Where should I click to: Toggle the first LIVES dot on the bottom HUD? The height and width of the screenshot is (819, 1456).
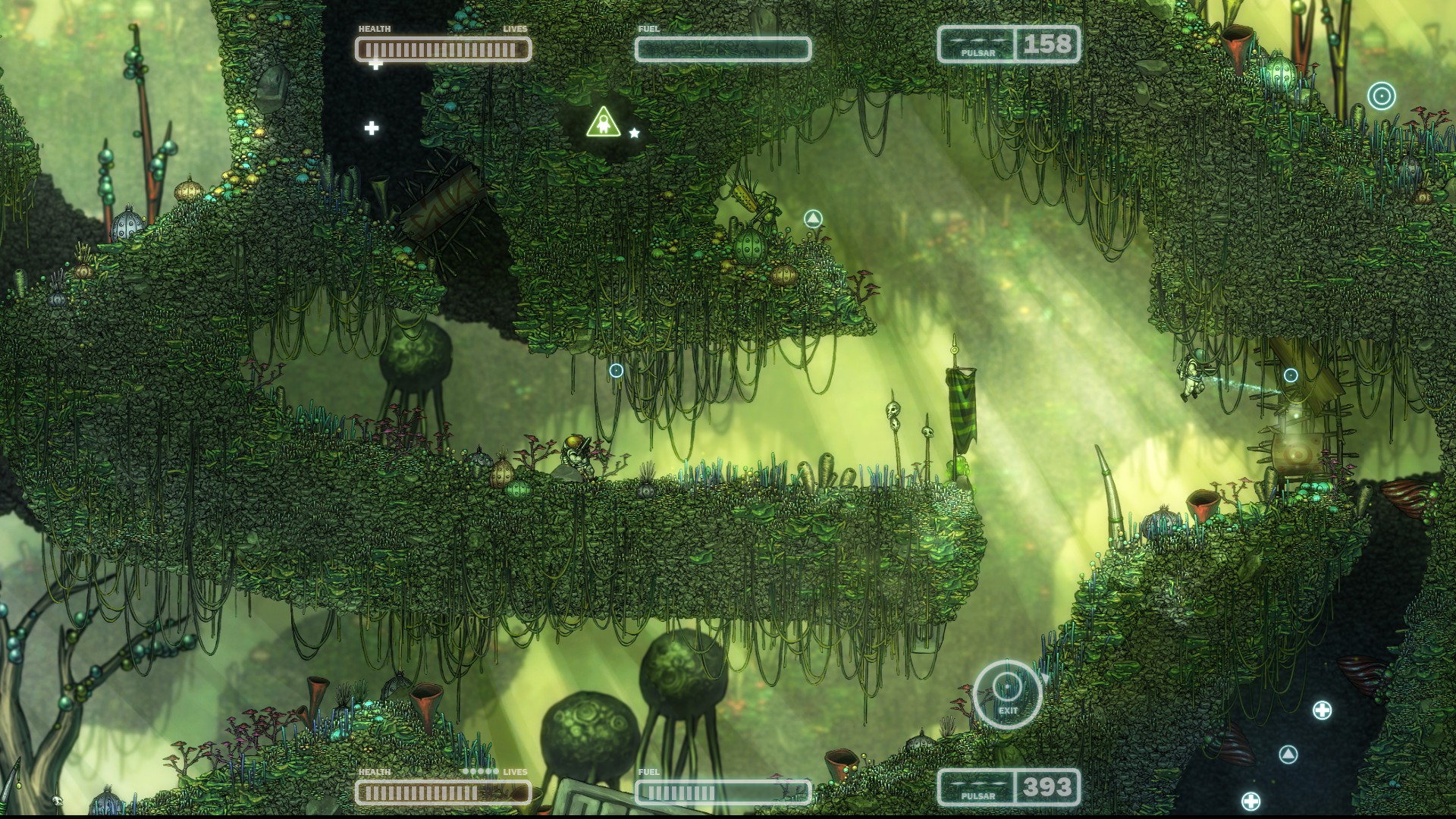click(466, 771)
